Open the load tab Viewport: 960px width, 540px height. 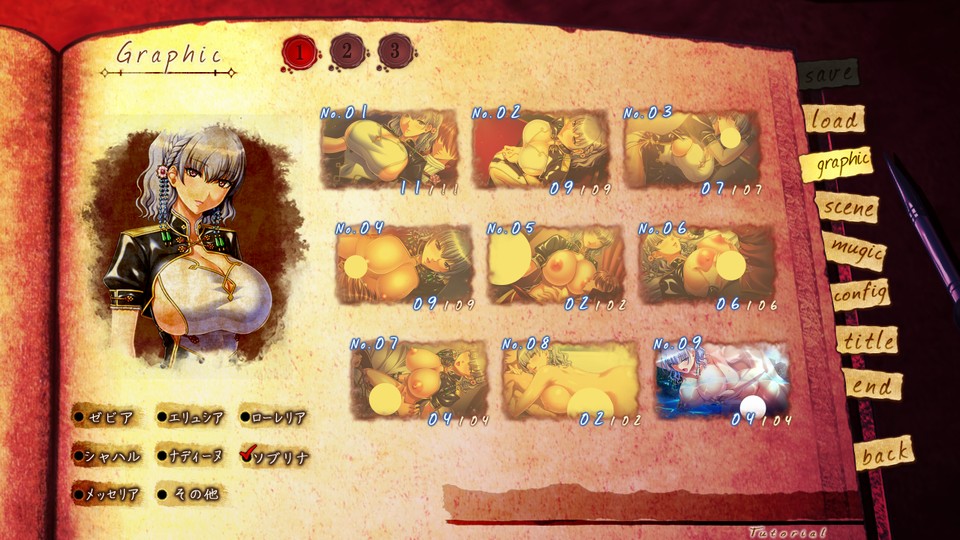(x=833, y=120)
